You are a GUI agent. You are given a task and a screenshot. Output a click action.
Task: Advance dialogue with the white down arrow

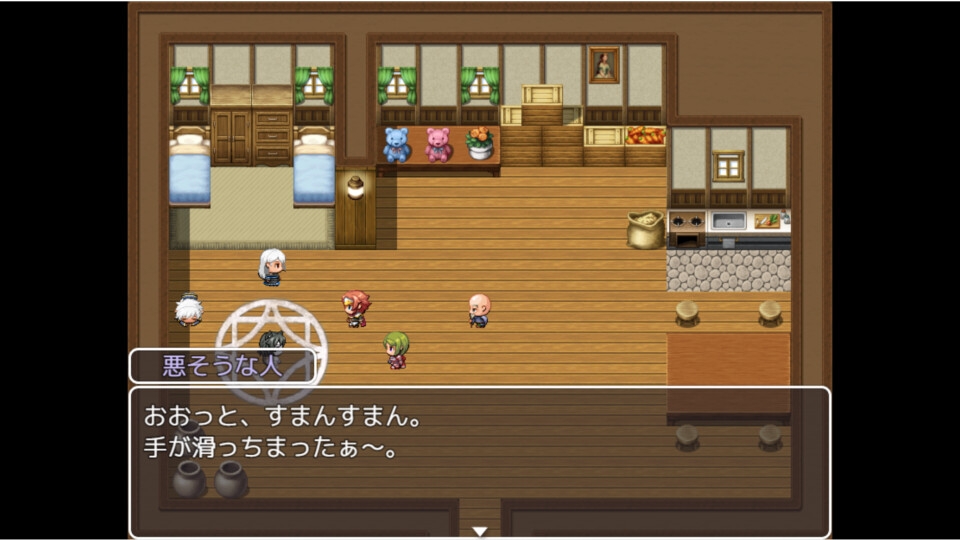coord(480,531)
